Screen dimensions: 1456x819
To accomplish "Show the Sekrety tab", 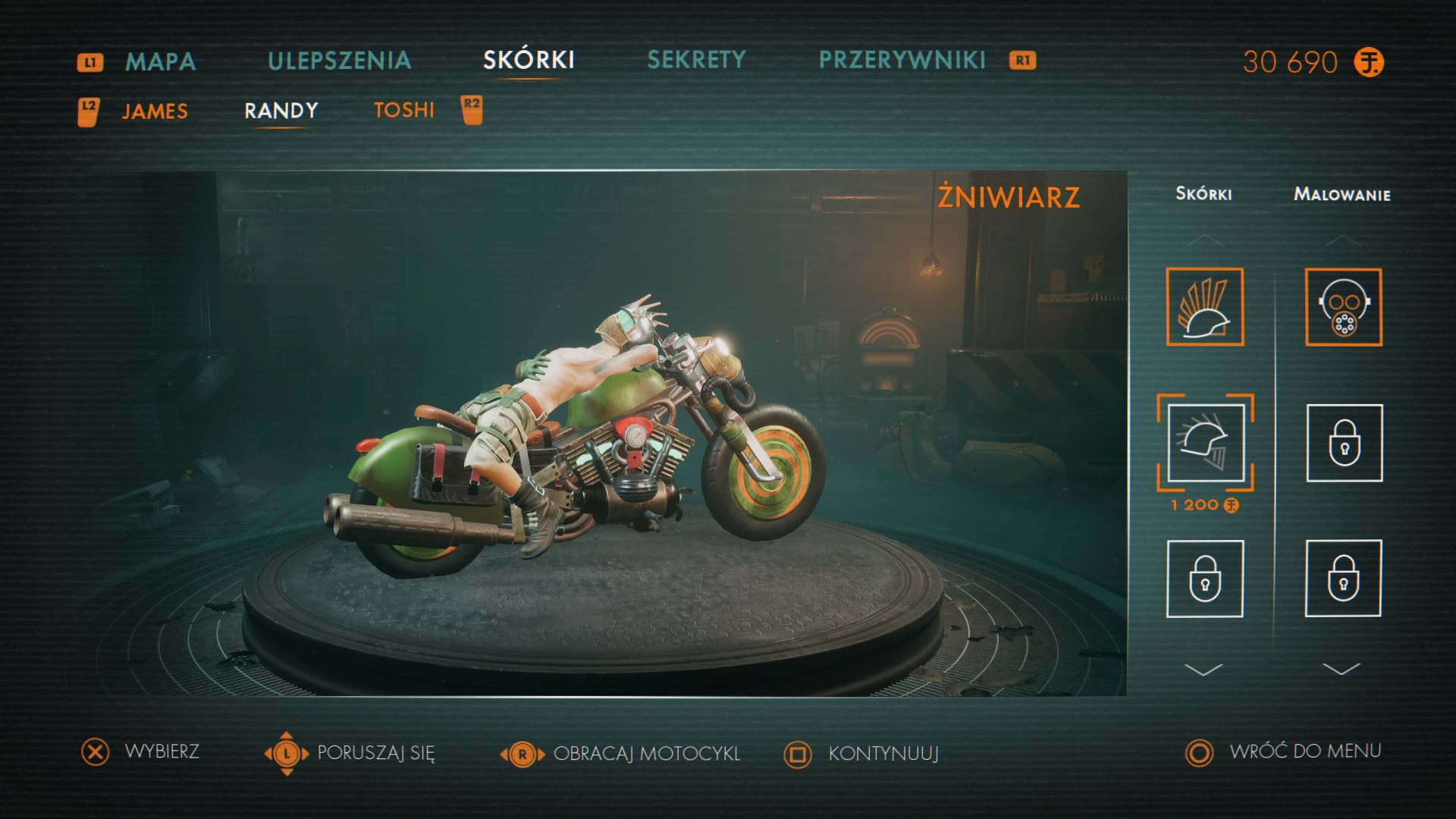I will point(696,60).
